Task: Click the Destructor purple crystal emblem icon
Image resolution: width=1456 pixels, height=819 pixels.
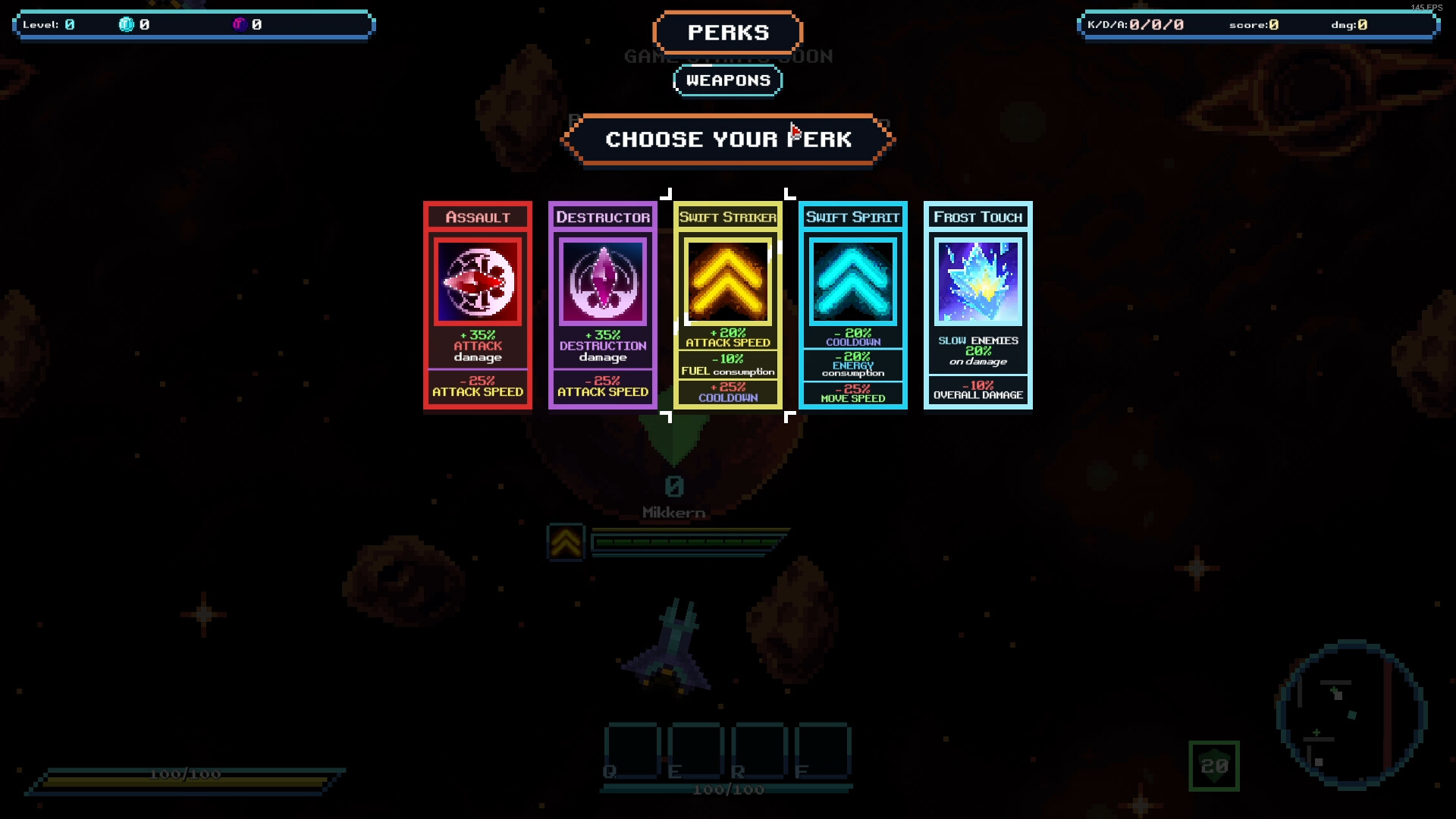Action: 602,280
